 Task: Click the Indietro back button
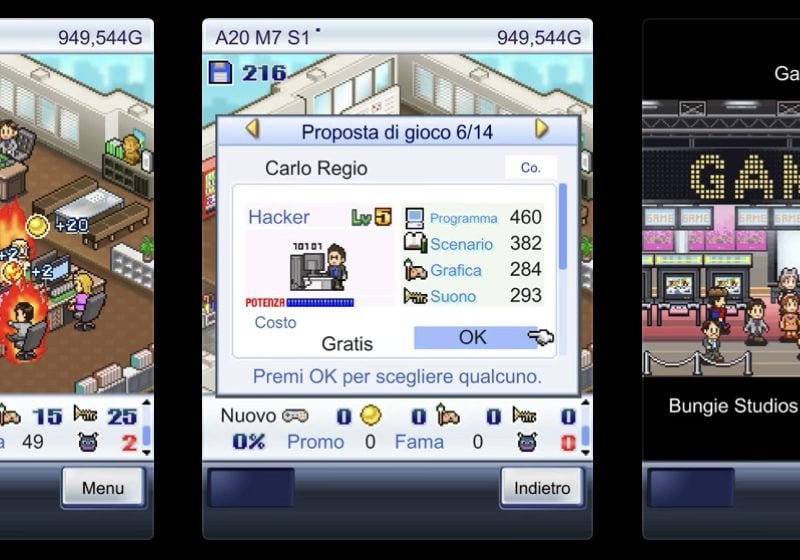[x=542, y=488]
